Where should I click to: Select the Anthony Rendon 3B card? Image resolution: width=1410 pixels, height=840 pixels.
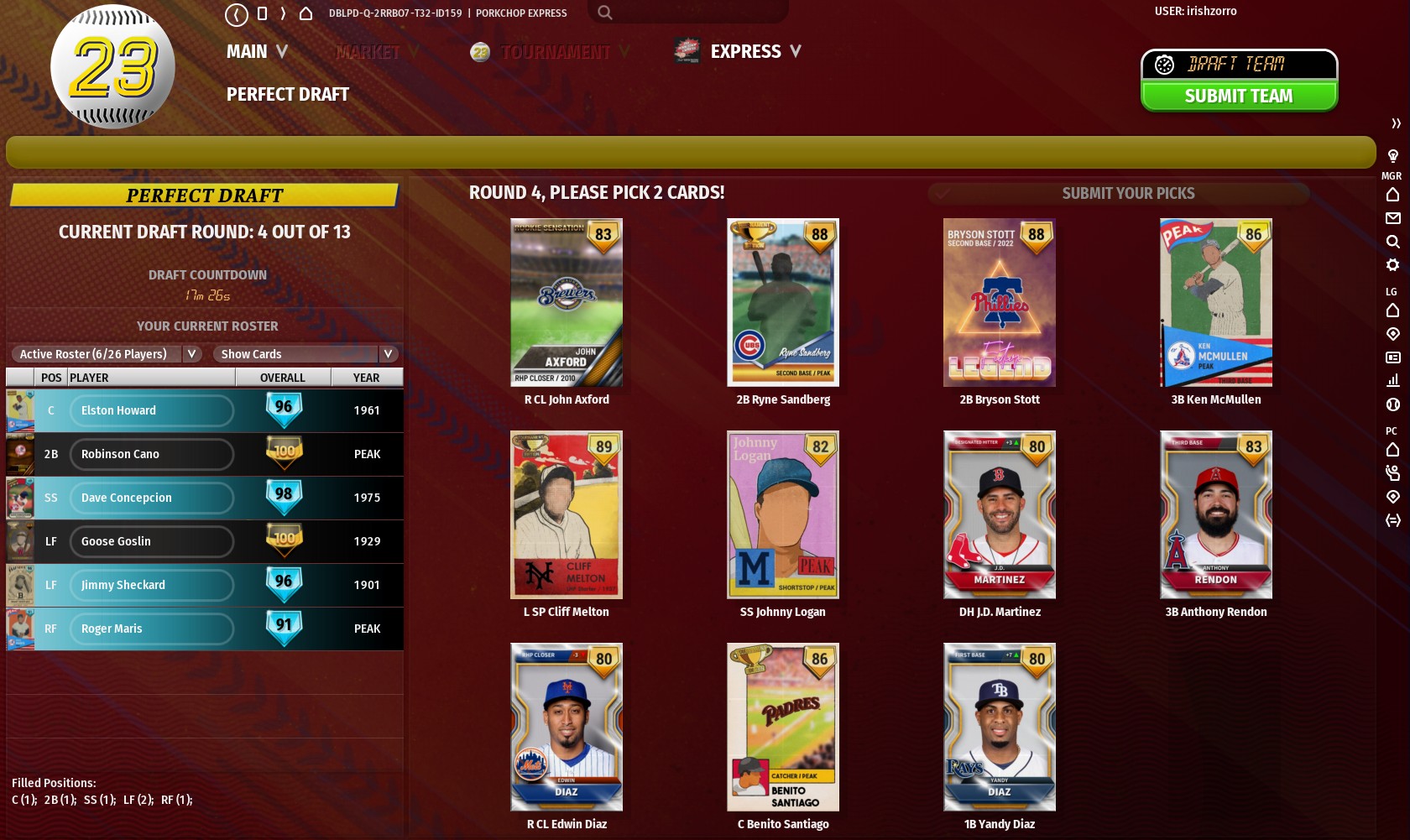(1216, 515)
